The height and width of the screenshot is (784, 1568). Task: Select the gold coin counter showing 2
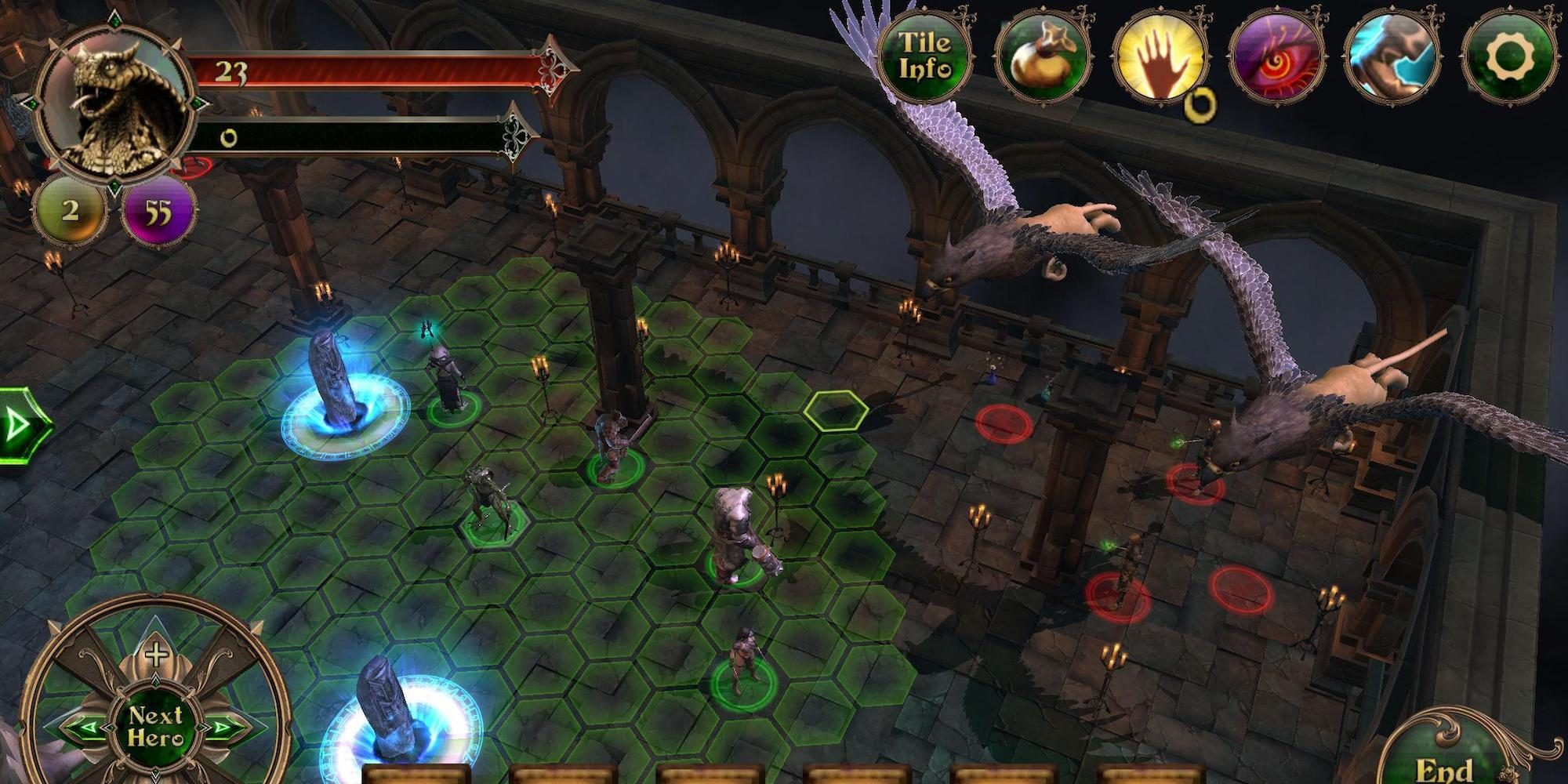70,210
